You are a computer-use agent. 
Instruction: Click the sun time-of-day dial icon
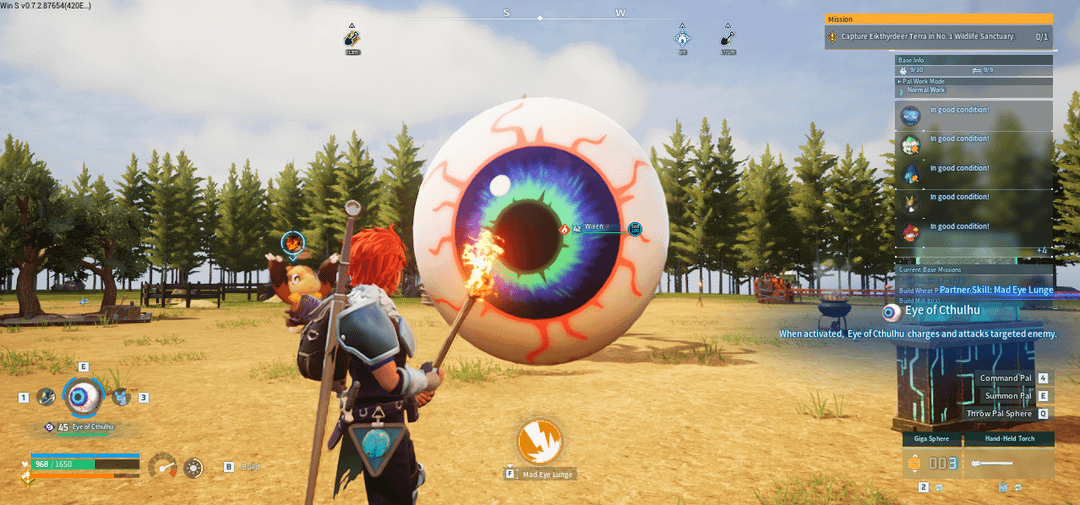tap(193, 467)
